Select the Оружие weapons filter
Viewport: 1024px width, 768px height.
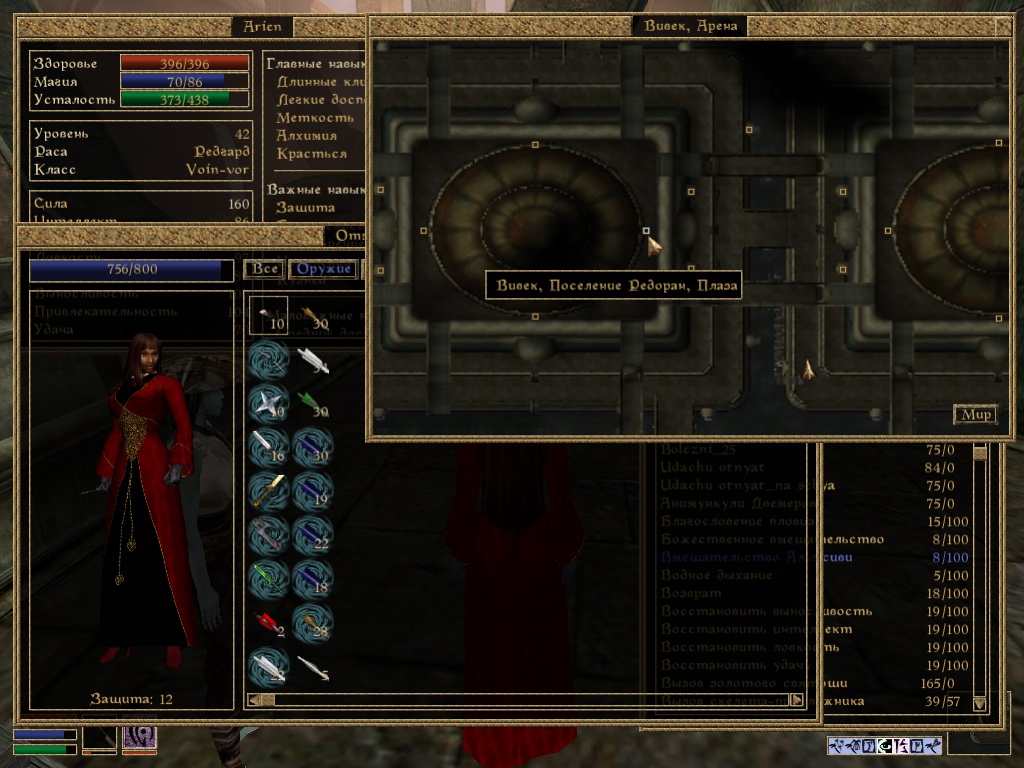pos(323,269)
